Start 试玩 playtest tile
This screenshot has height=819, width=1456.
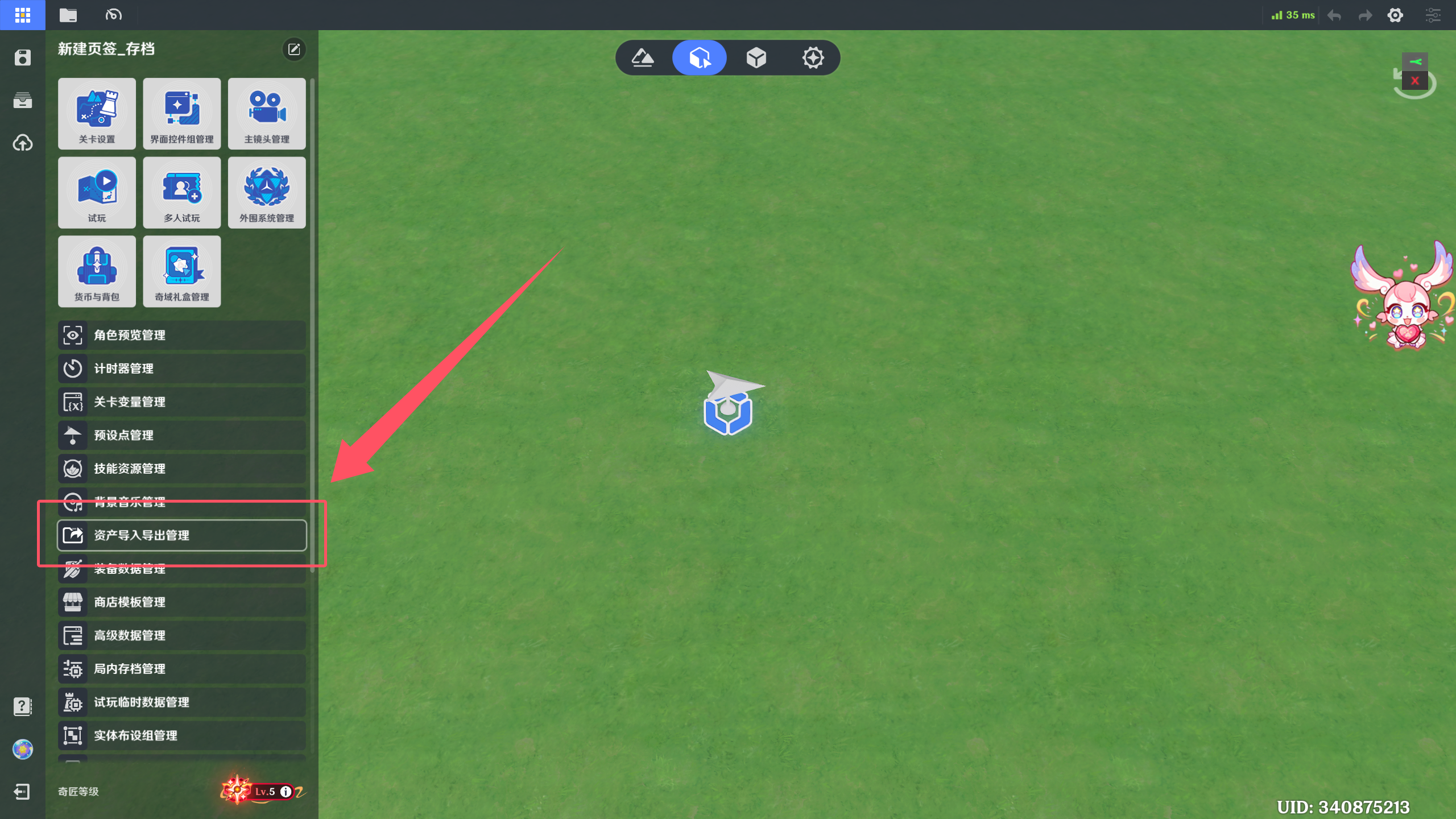pyautogui.click(x=97, y=192)
